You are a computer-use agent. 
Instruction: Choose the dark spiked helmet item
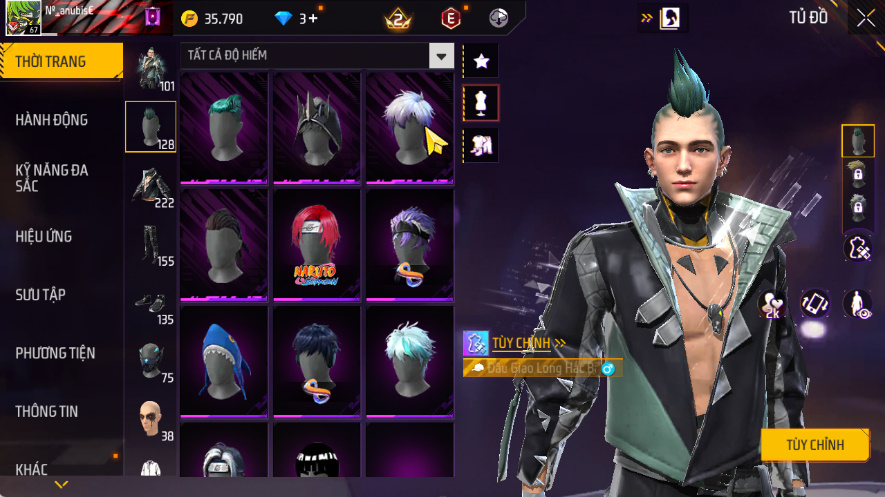(x=316, y=127)
